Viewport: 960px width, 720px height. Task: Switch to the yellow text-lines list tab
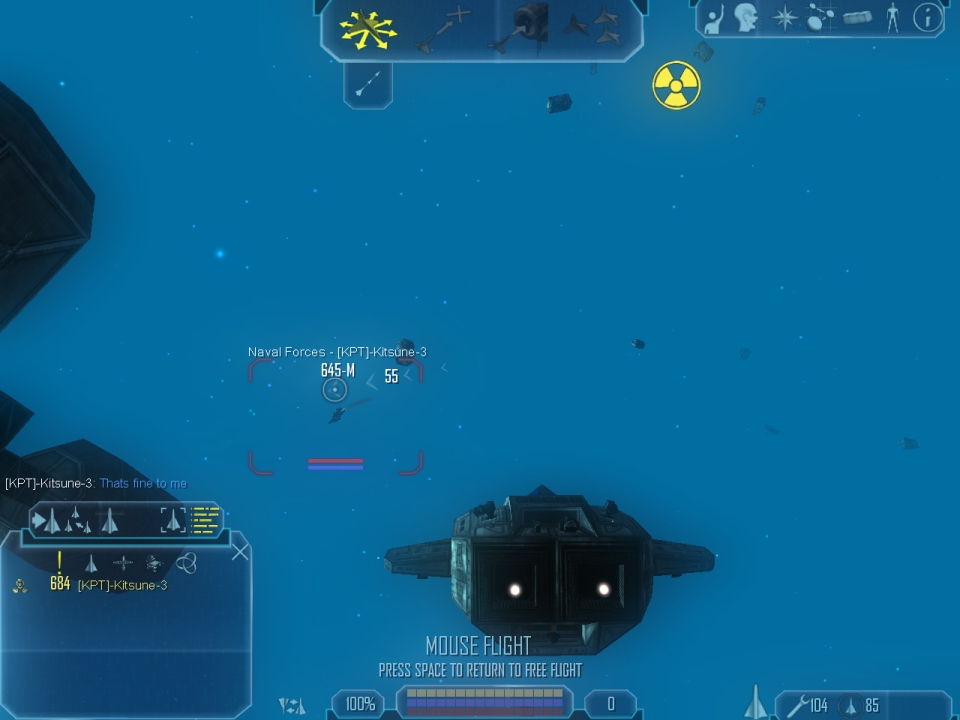point(206,520)
